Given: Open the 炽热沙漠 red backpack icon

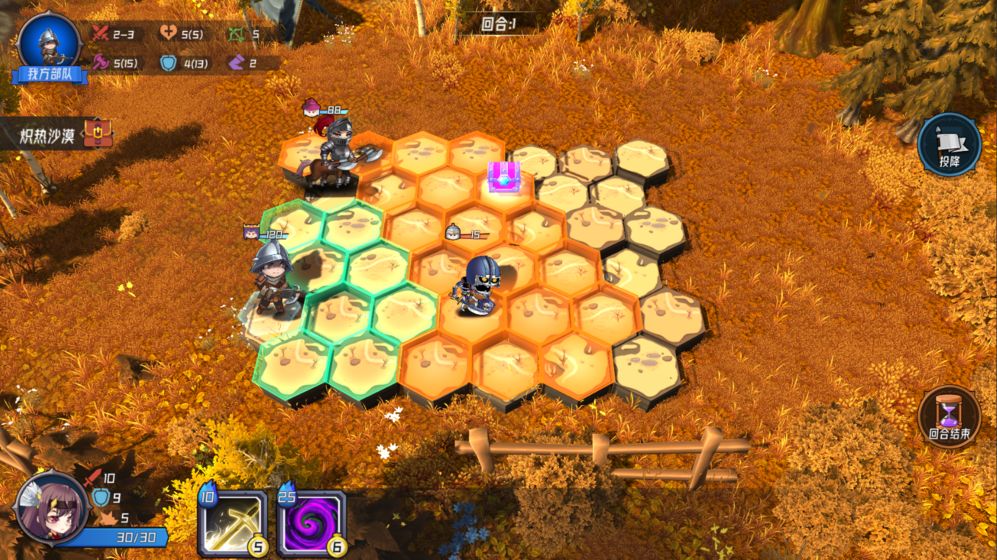Looking at the screenshot, I should [x=97, y=133].
